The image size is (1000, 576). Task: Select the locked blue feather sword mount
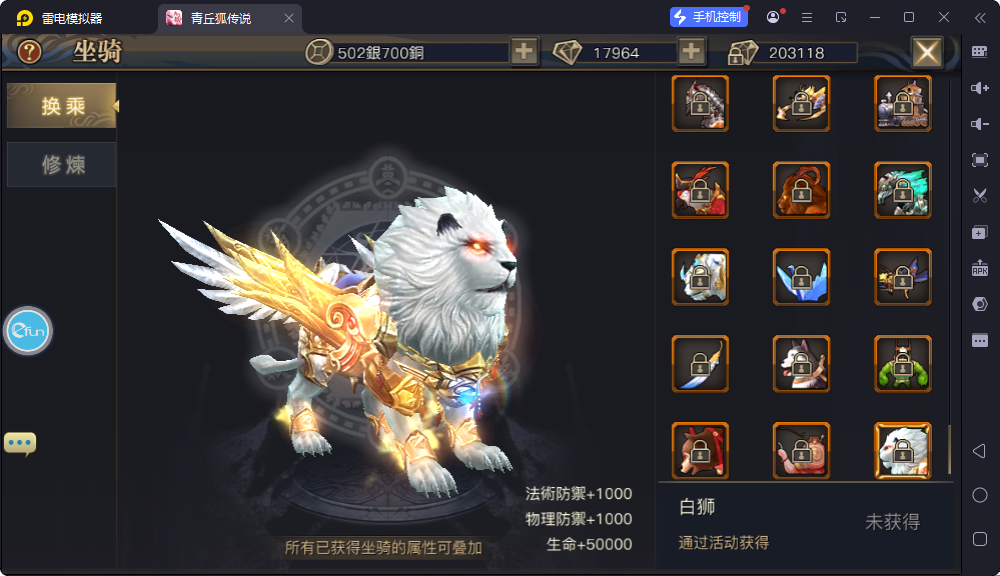[700, 364]
